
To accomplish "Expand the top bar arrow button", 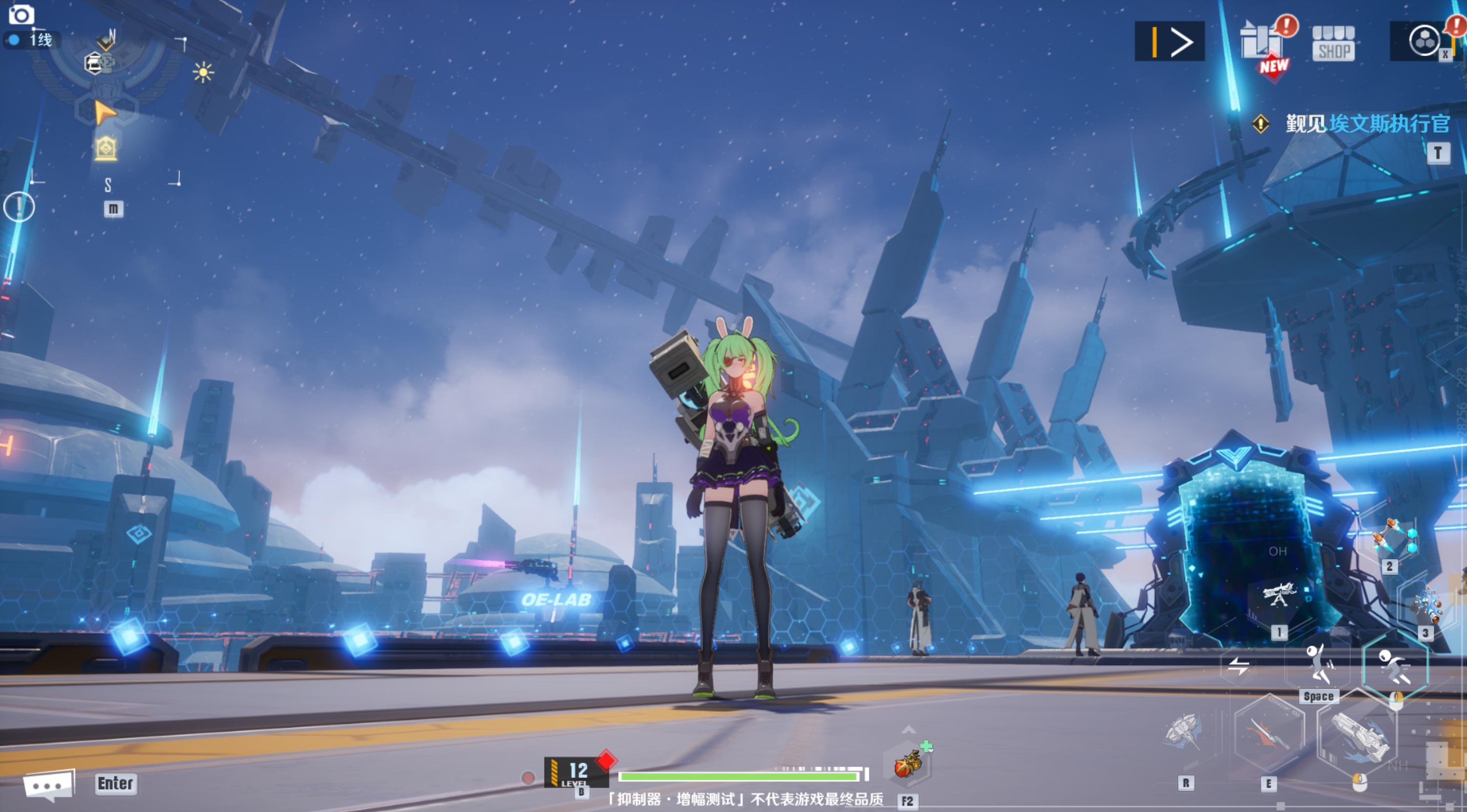I will [1169, 41].
